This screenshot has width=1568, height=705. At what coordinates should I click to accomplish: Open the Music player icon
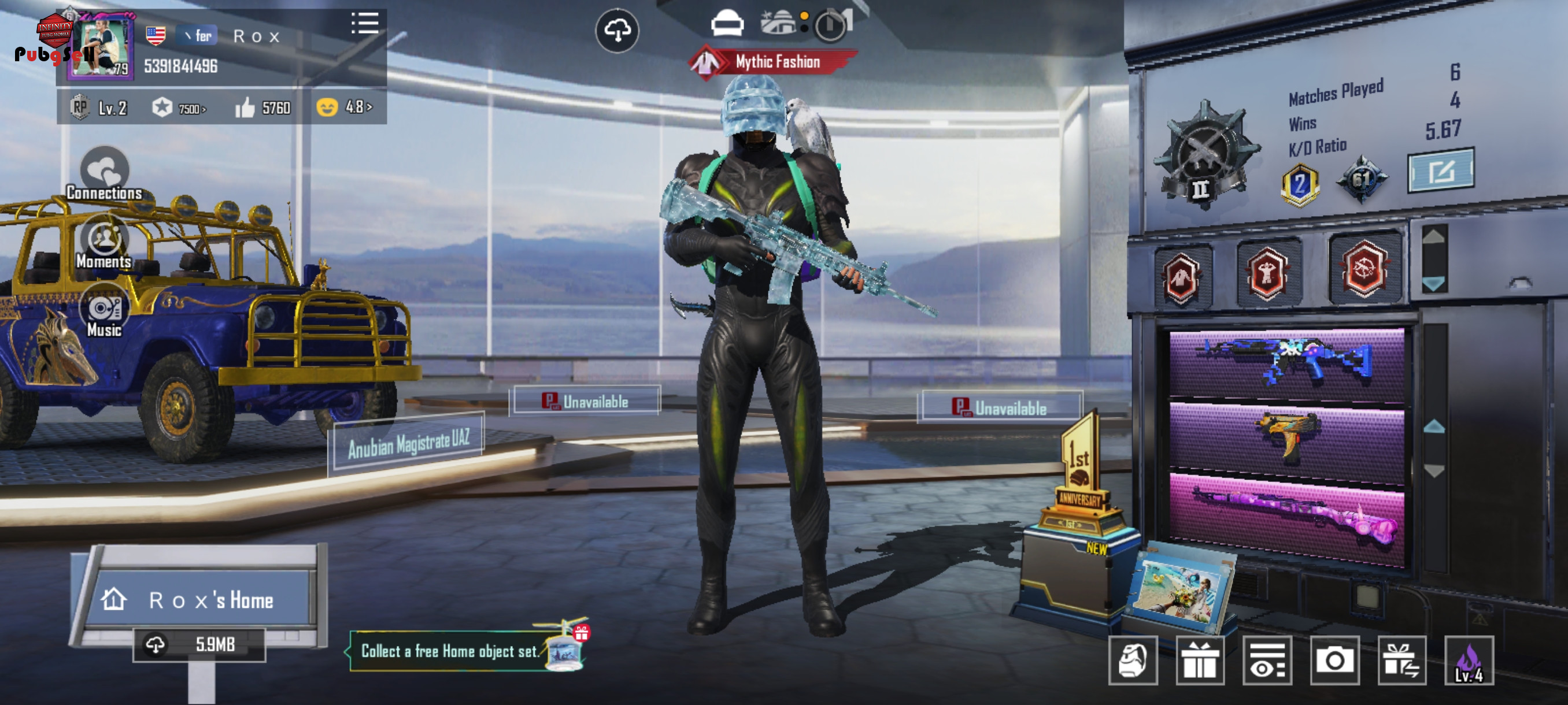point(104,312)
